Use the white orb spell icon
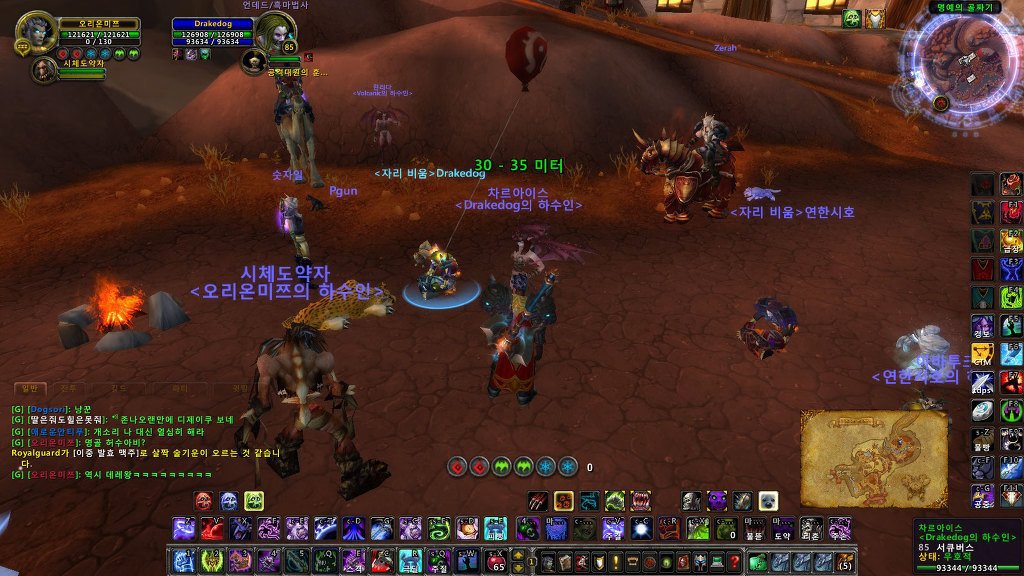The image size is (1024, 576). tap(642, 528)
